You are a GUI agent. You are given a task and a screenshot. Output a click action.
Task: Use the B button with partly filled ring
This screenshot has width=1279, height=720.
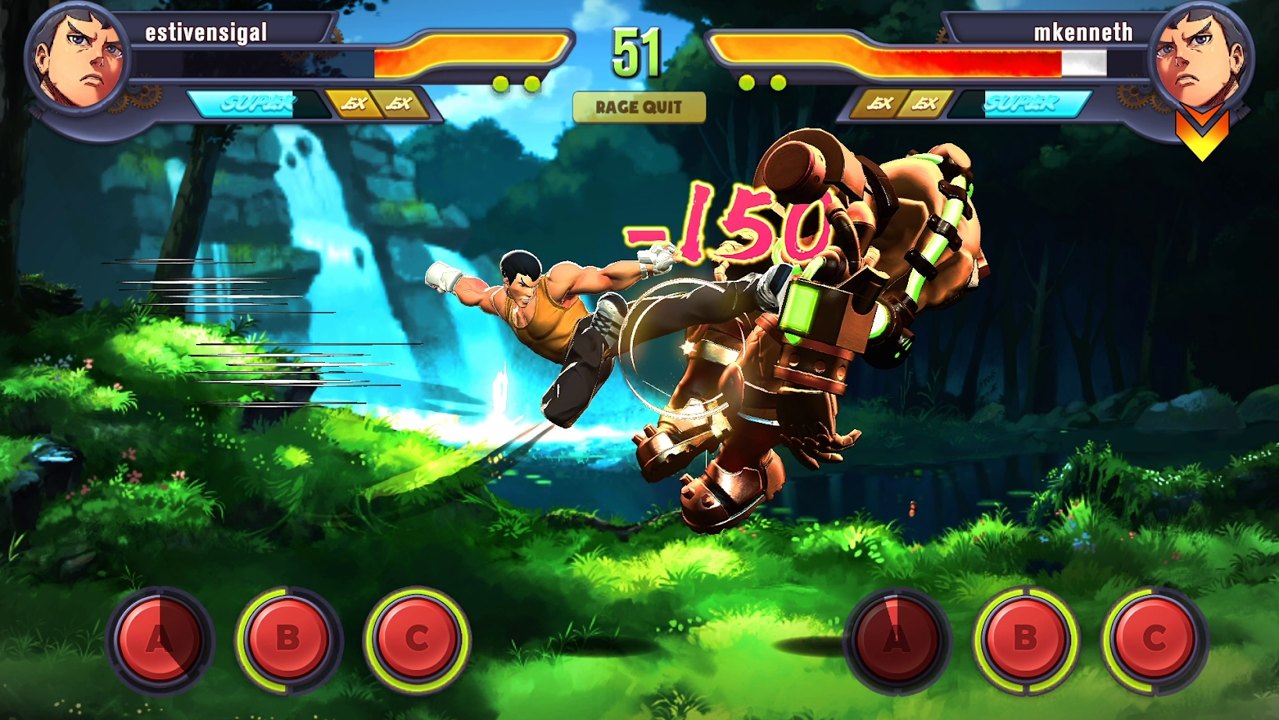[x=288, y=638]
